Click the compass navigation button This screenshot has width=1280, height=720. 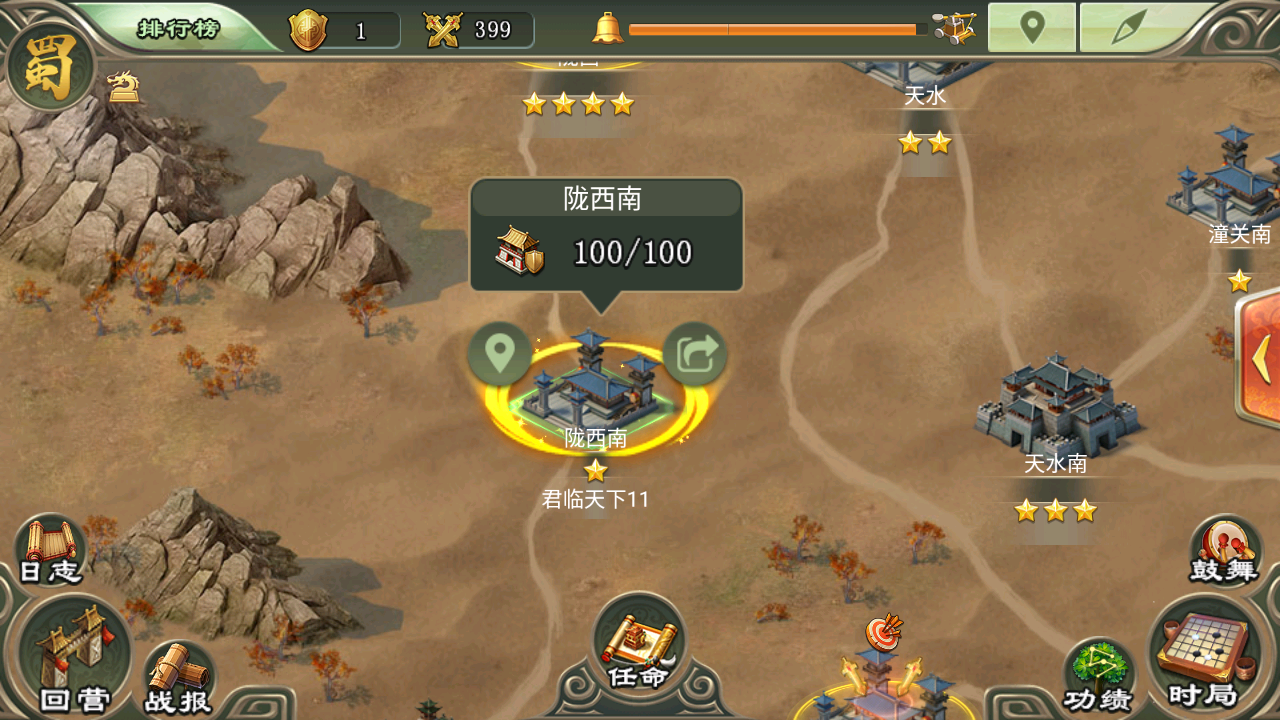(1132, 28)
